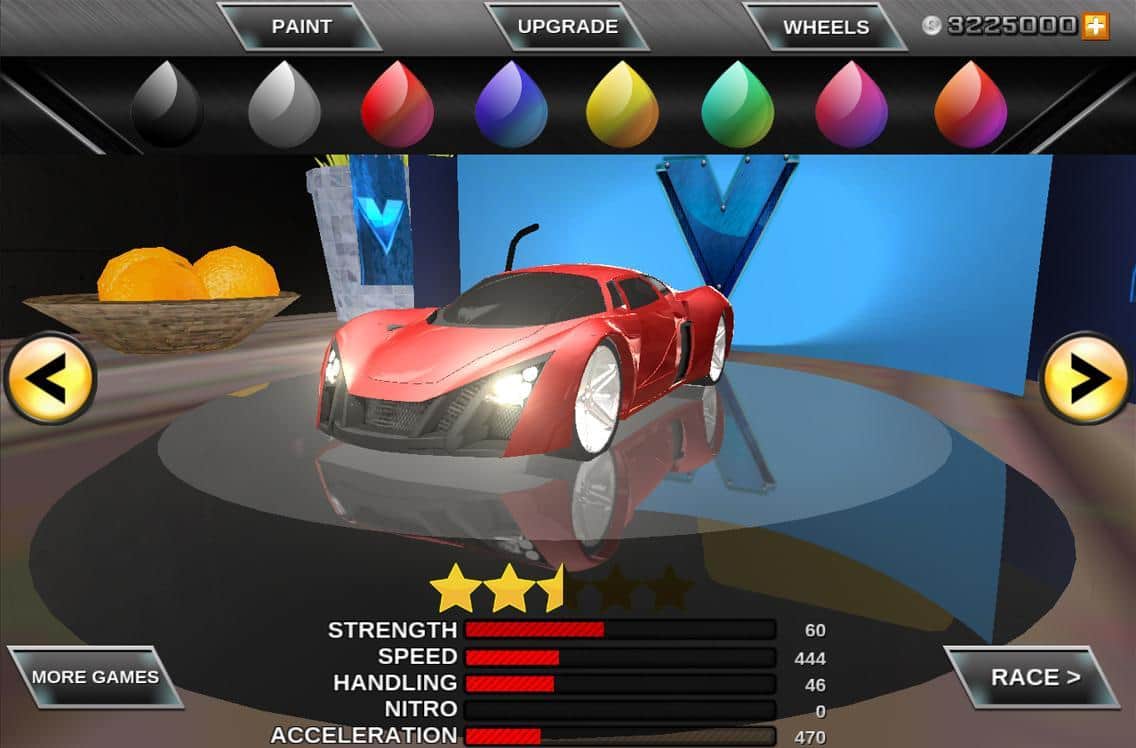Switch to the Upgrade tab

coord(567,27)
